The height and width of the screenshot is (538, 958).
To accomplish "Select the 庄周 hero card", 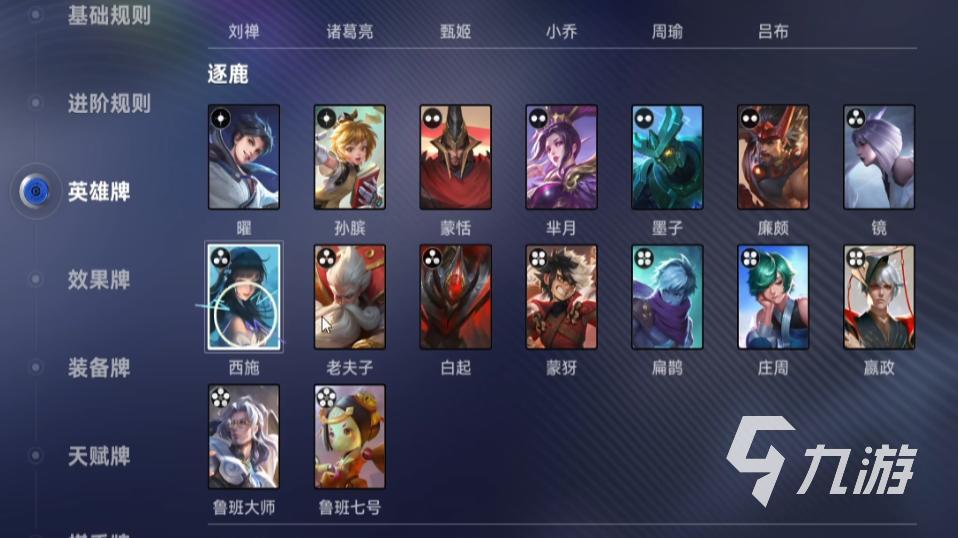I will point(773,297).
